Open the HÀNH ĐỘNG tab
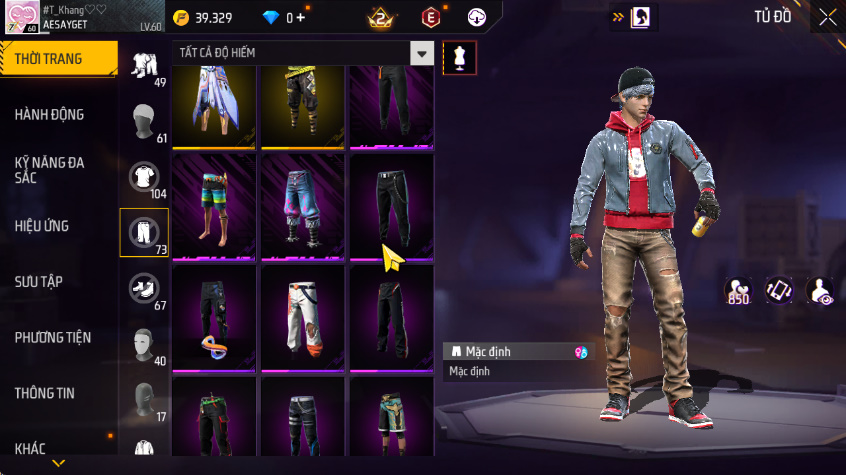This screenshot has height=475, width=846. pyautogui.click(x=49, y=115)
